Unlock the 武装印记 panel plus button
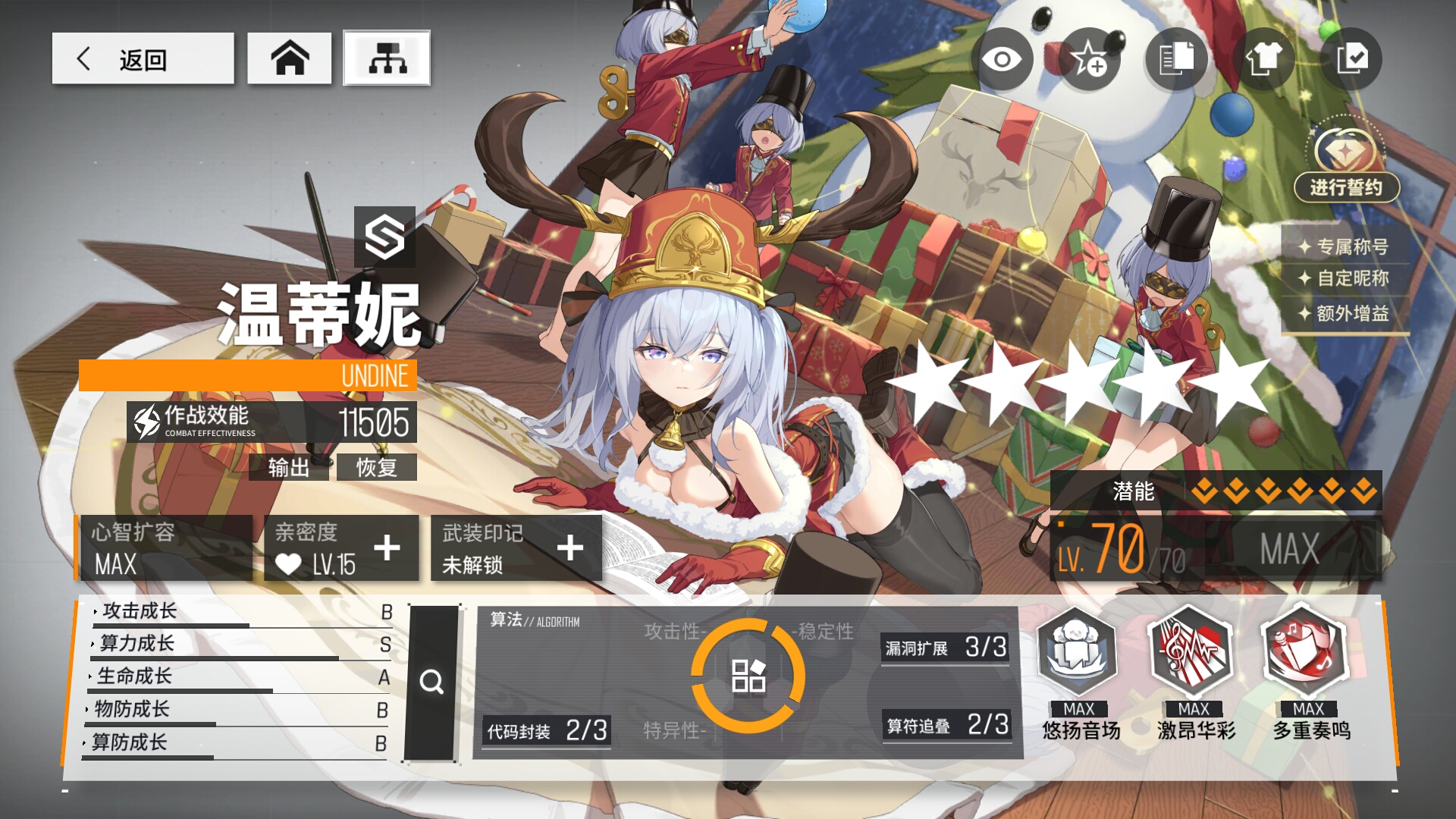This screenshot has width=1456, height=819. tap(570, 548)
